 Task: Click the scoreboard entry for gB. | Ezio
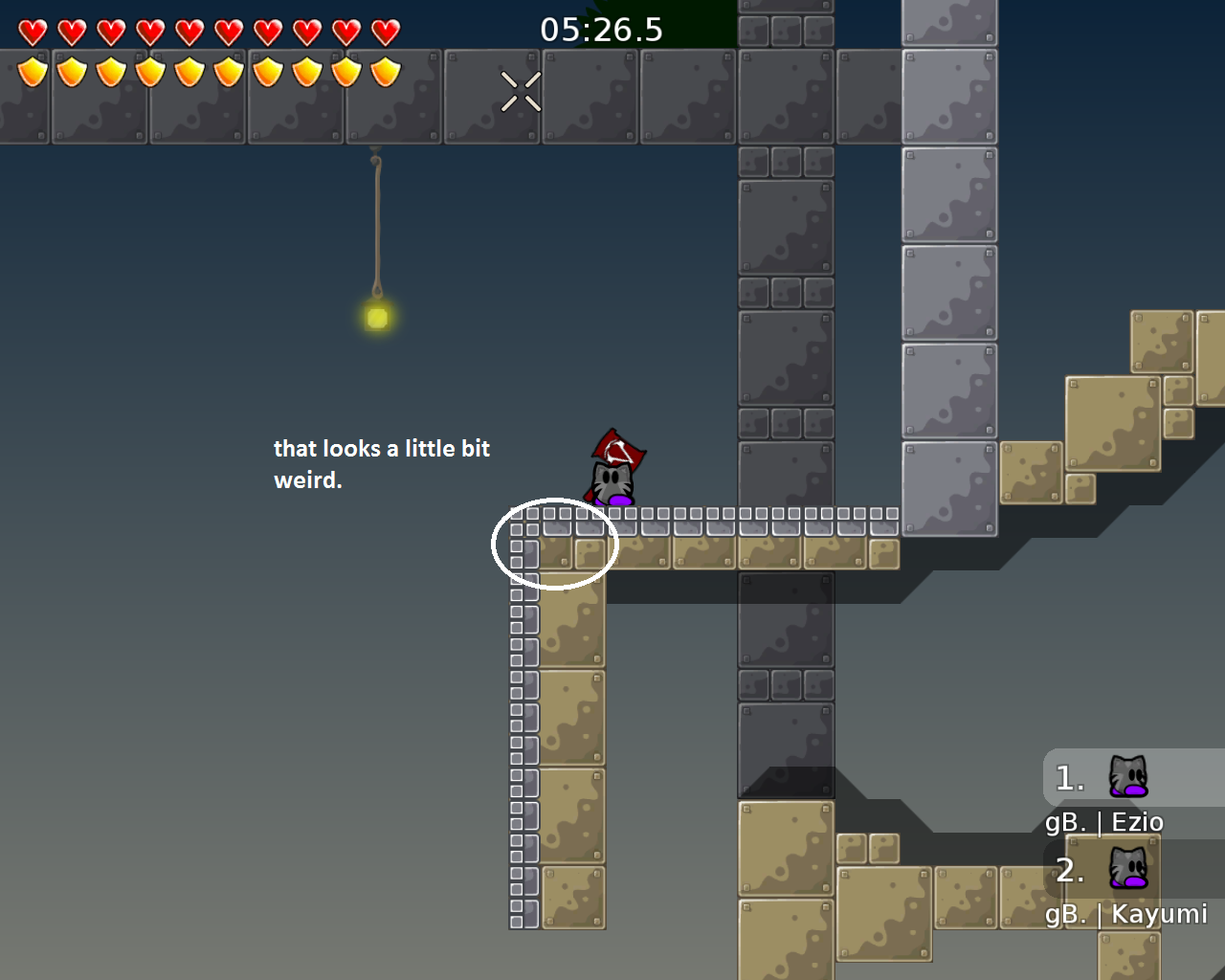click(1104, 821)
